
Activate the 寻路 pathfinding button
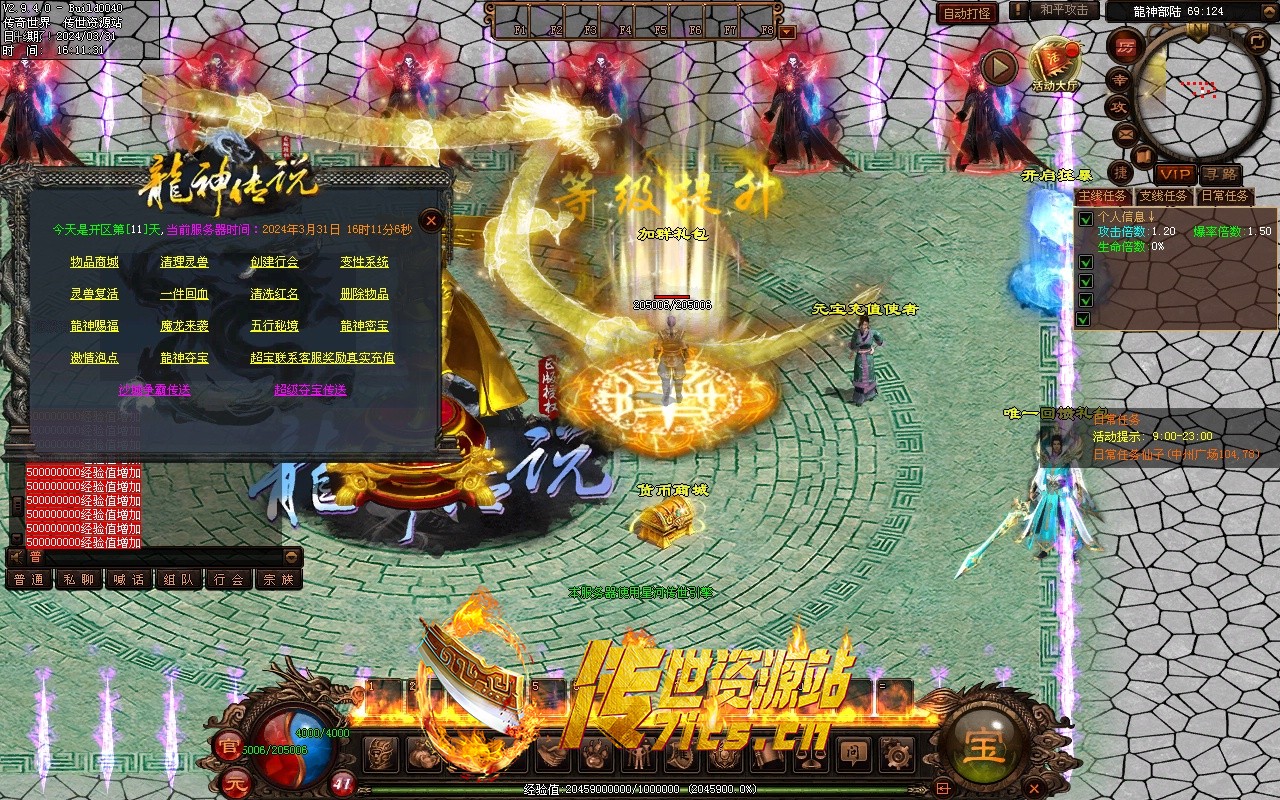point(1219,175)
